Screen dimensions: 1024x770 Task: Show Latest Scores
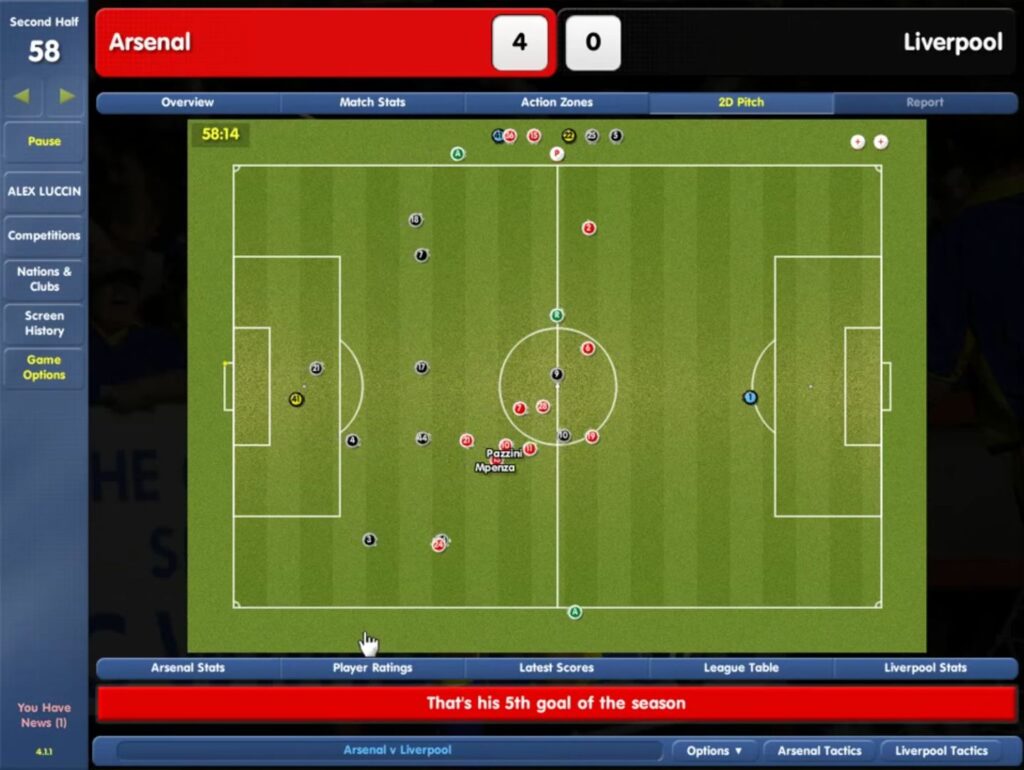tap(556, 668)
